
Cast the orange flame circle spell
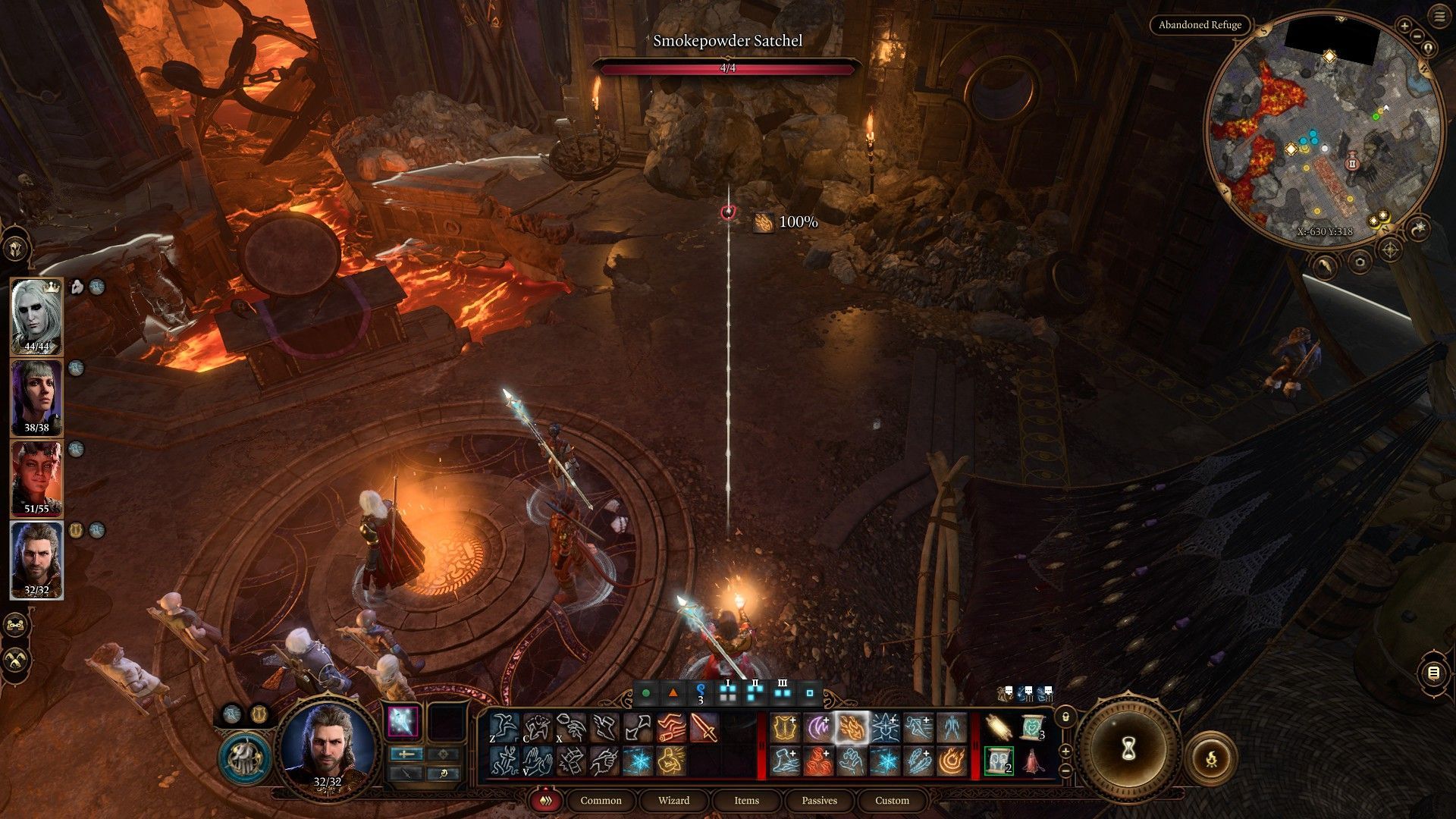[951, 761]
